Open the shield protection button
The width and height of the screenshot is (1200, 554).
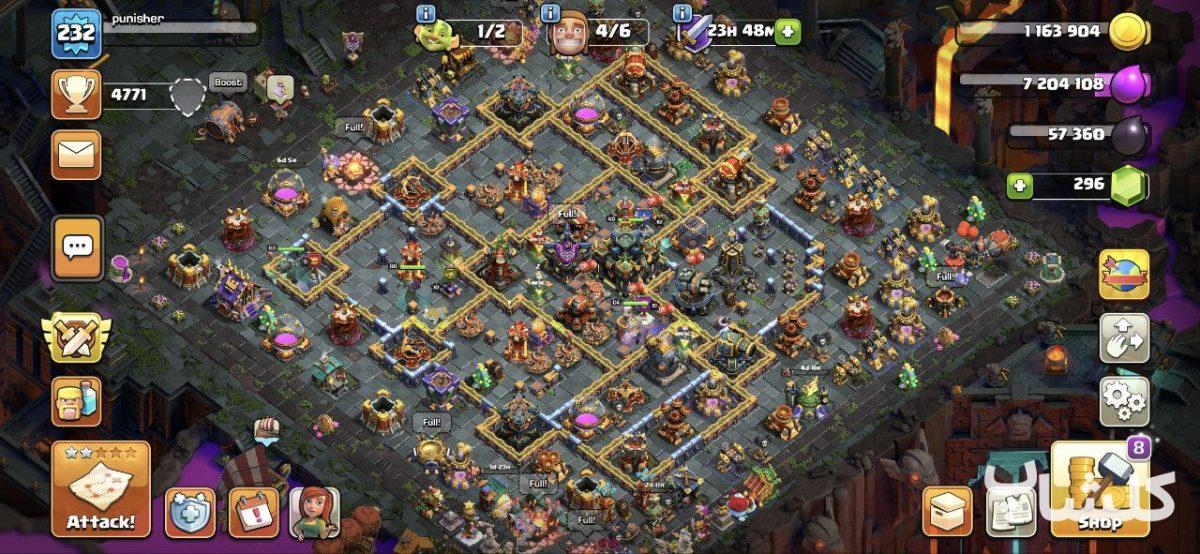(190, 512)
